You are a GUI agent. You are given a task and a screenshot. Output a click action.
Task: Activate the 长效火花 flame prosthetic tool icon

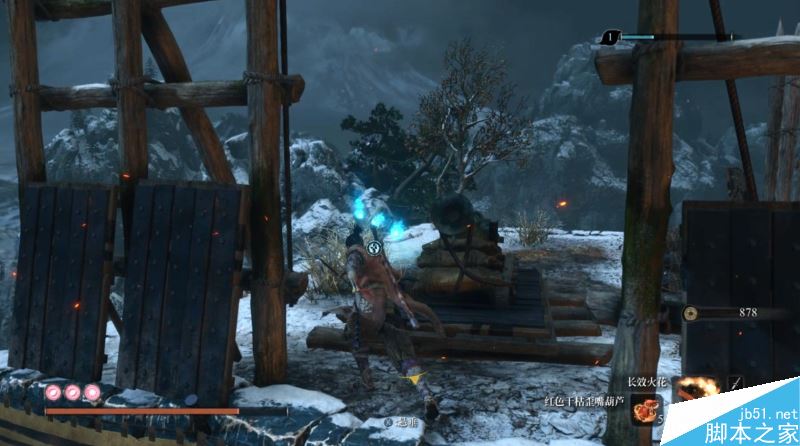696,388
